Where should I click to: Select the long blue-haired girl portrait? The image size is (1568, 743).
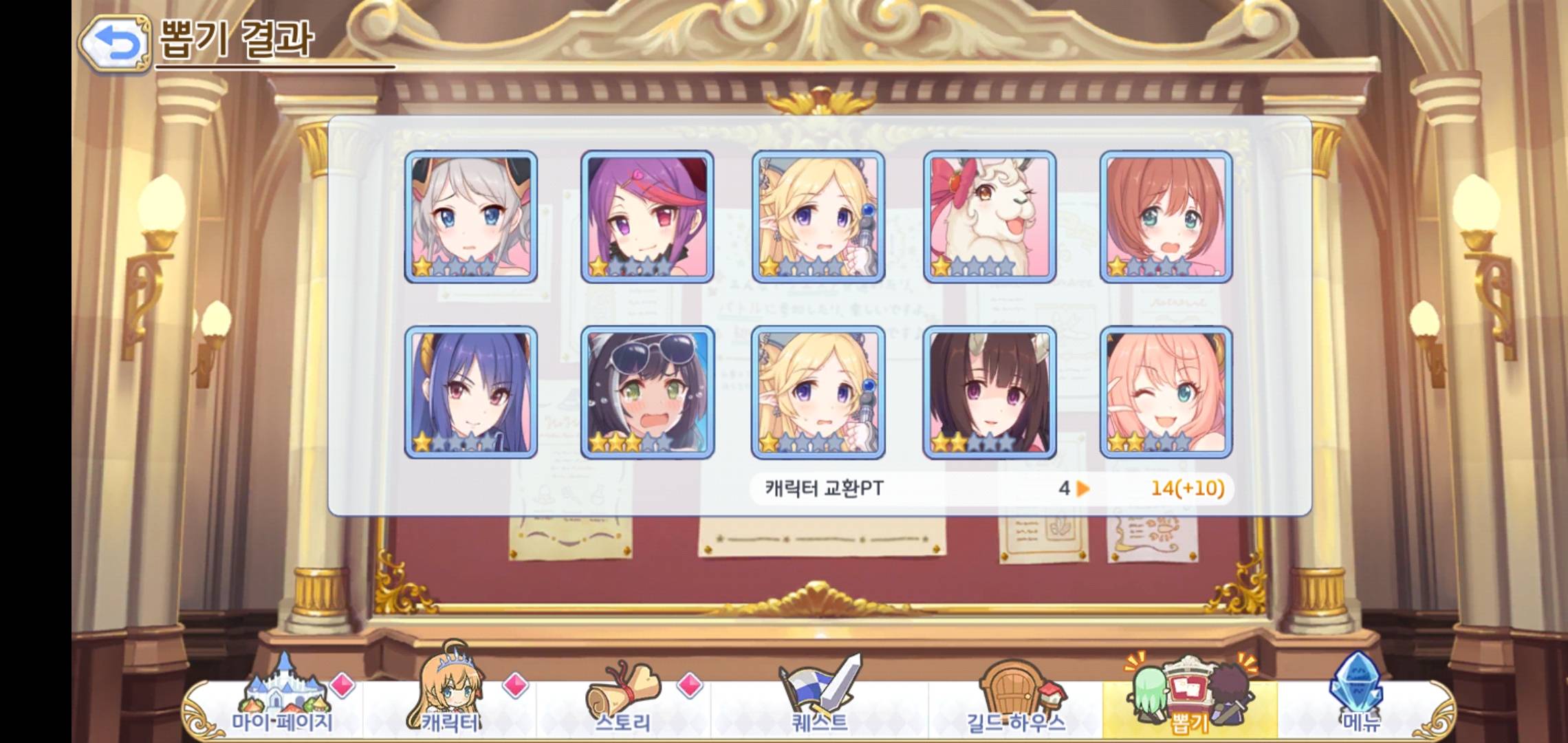coord(471,392)
